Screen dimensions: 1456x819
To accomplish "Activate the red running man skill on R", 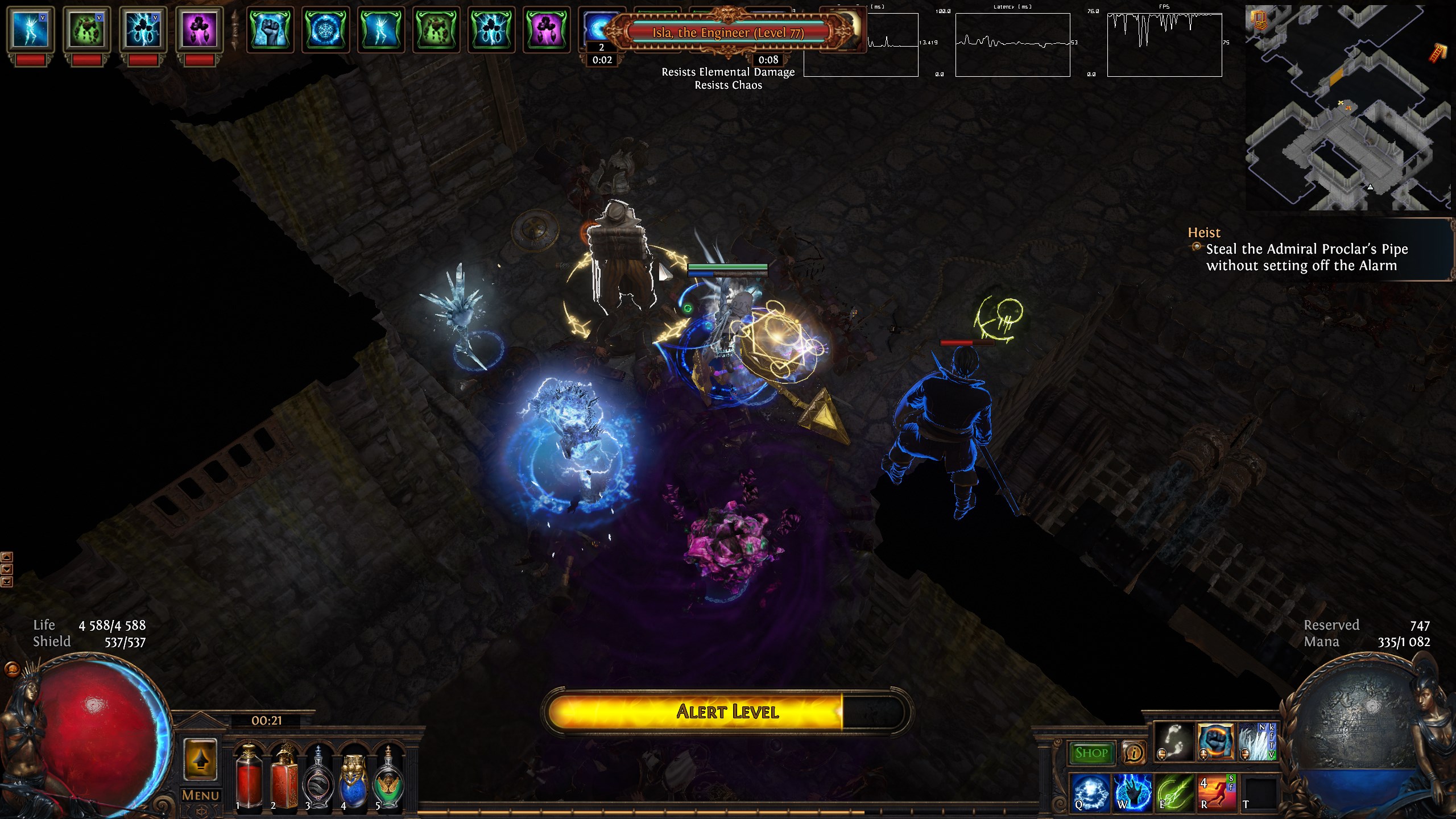I will [1217, 792].
